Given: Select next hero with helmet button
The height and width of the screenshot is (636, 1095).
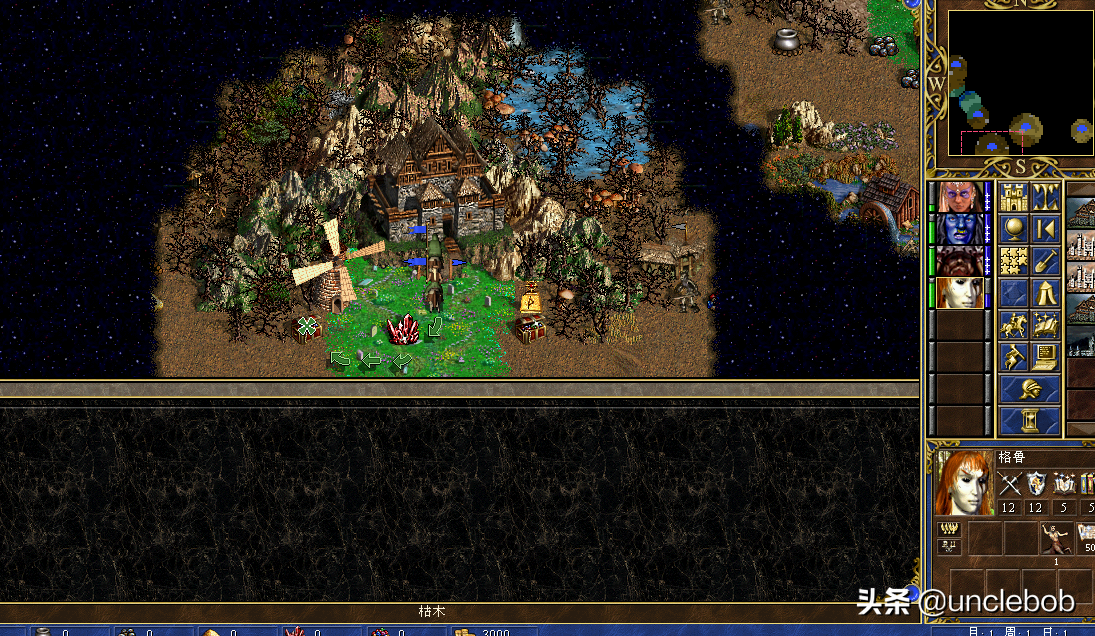Looking at the screenshot, I should click(1030, 389).
